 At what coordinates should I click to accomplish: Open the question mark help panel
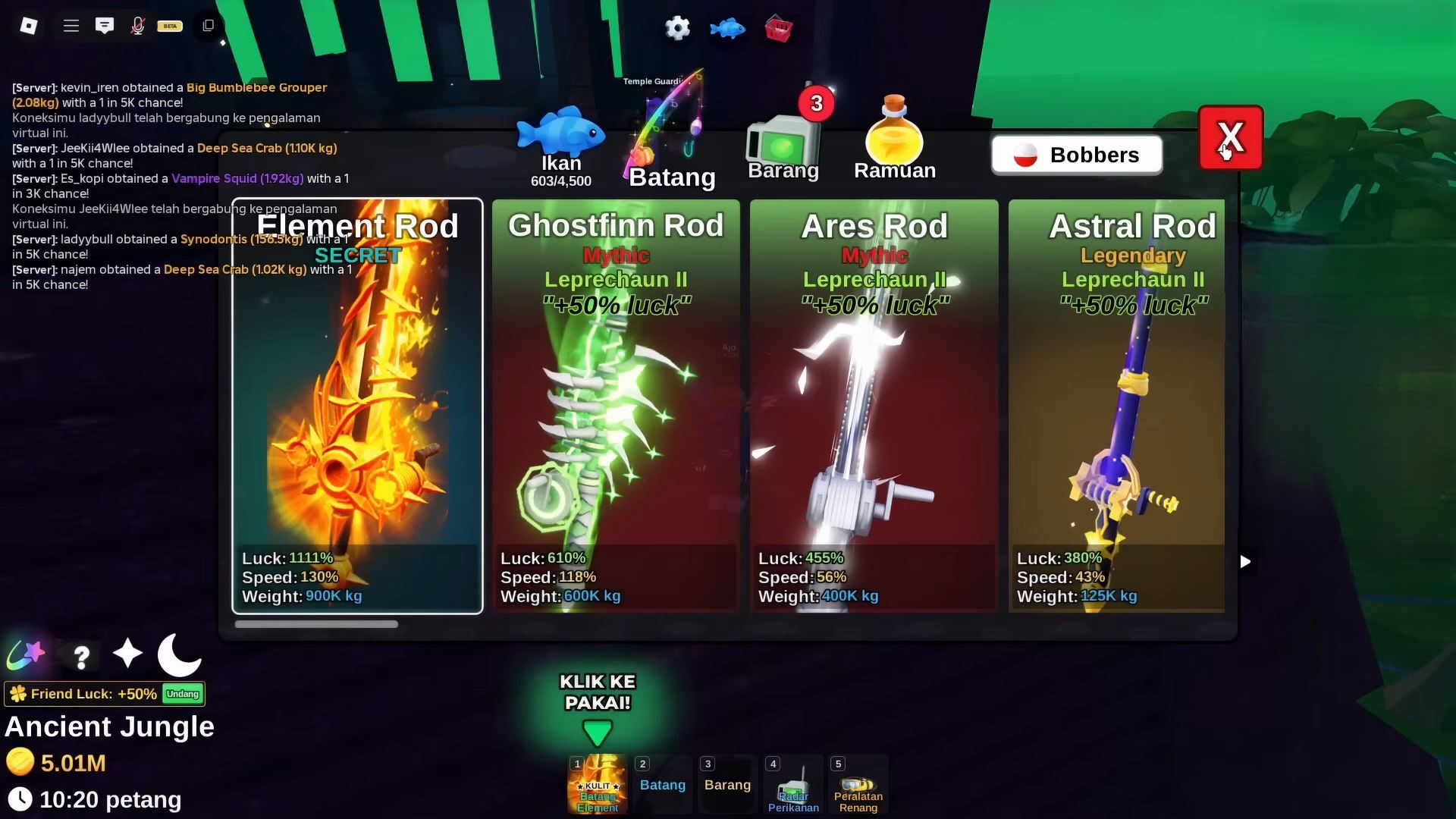tap(80, 657)
